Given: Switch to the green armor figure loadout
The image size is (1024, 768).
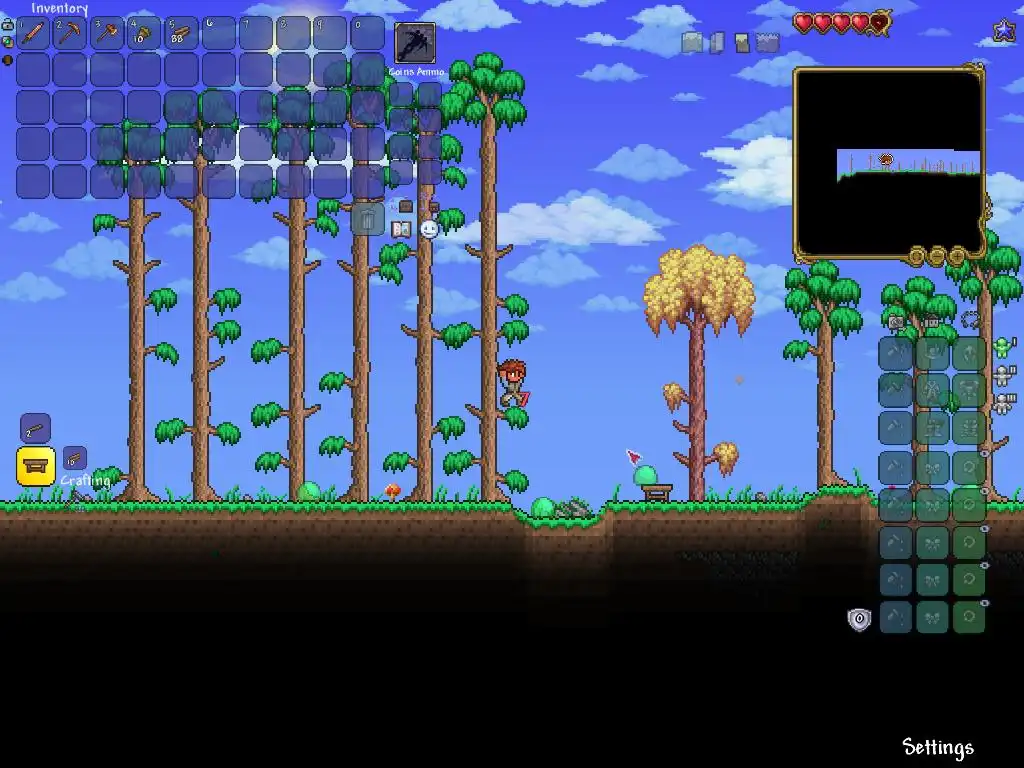Looking at the screenshot, I should tap(1003, 348).
